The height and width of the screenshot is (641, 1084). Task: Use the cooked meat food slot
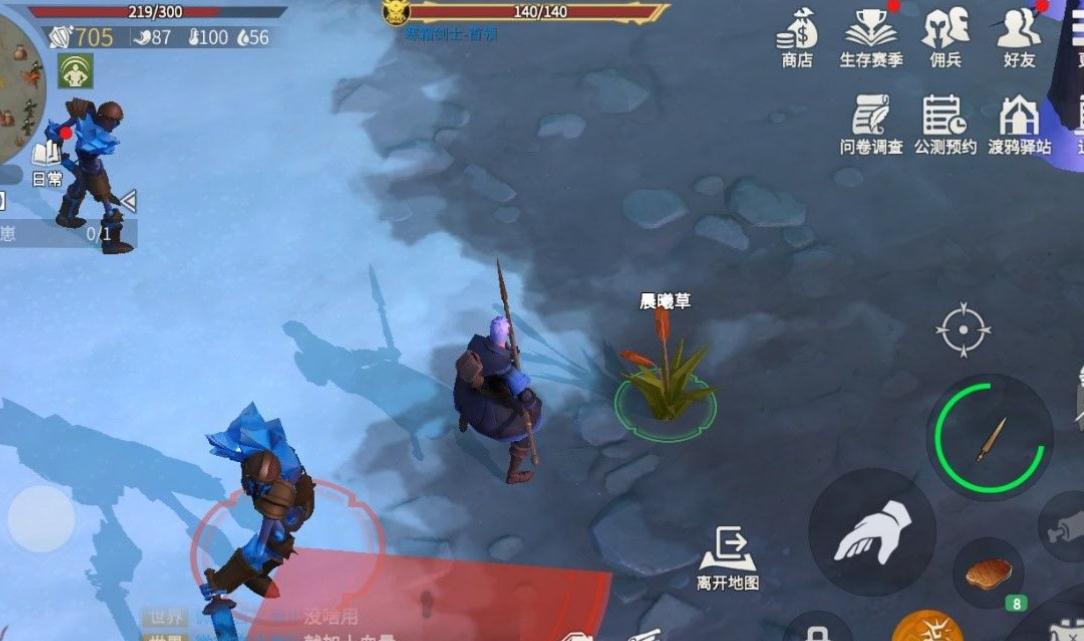point(988,574)
